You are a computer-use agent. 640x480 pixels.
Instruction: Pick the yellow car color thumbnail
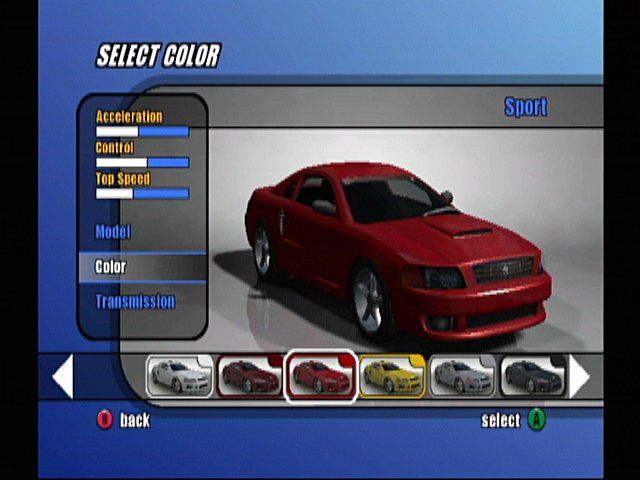click(x=392, y=377)
